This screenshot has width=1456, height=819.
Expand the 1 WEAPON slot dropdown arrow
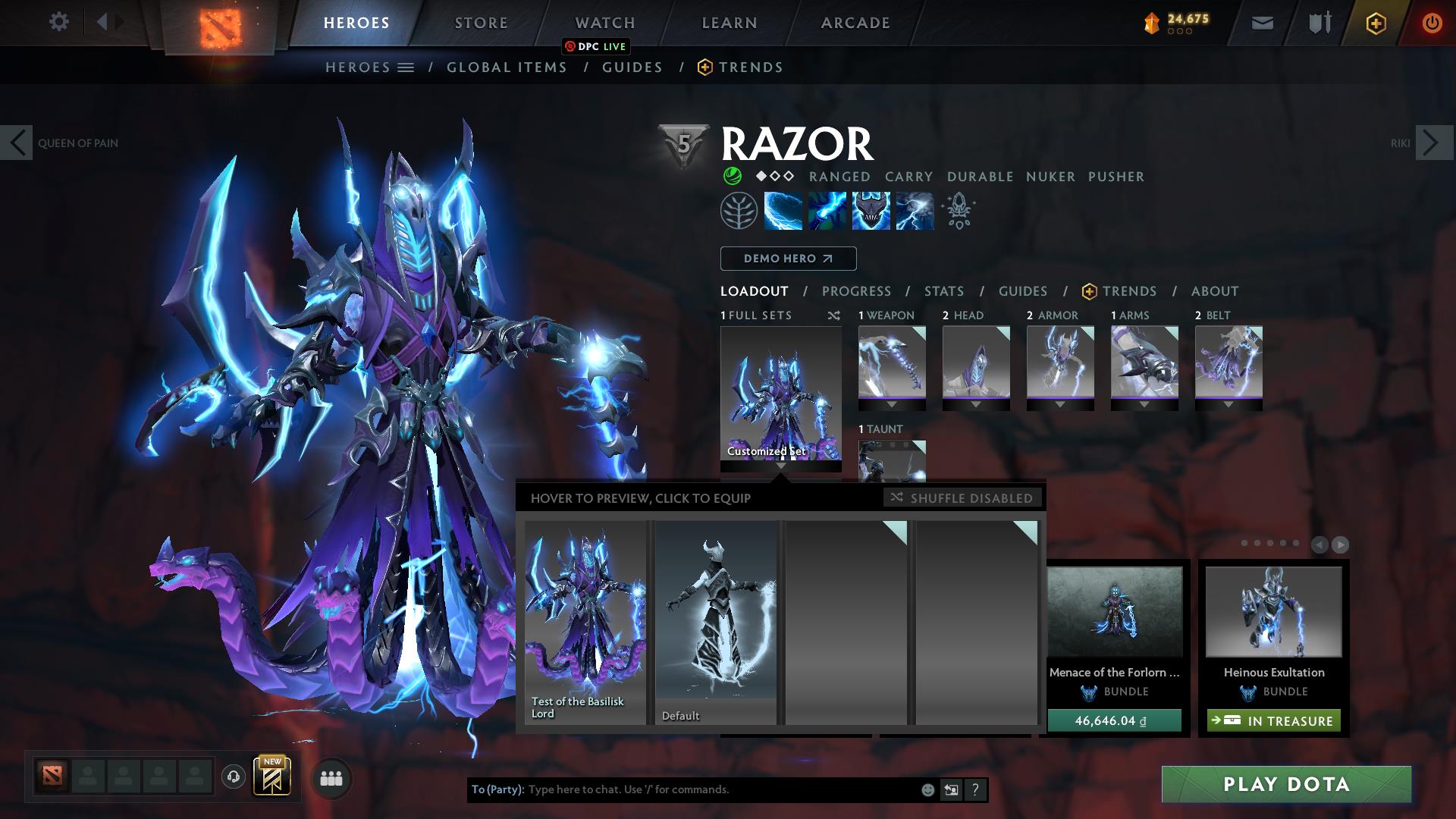pyautogui.click(x=892, y=403)
